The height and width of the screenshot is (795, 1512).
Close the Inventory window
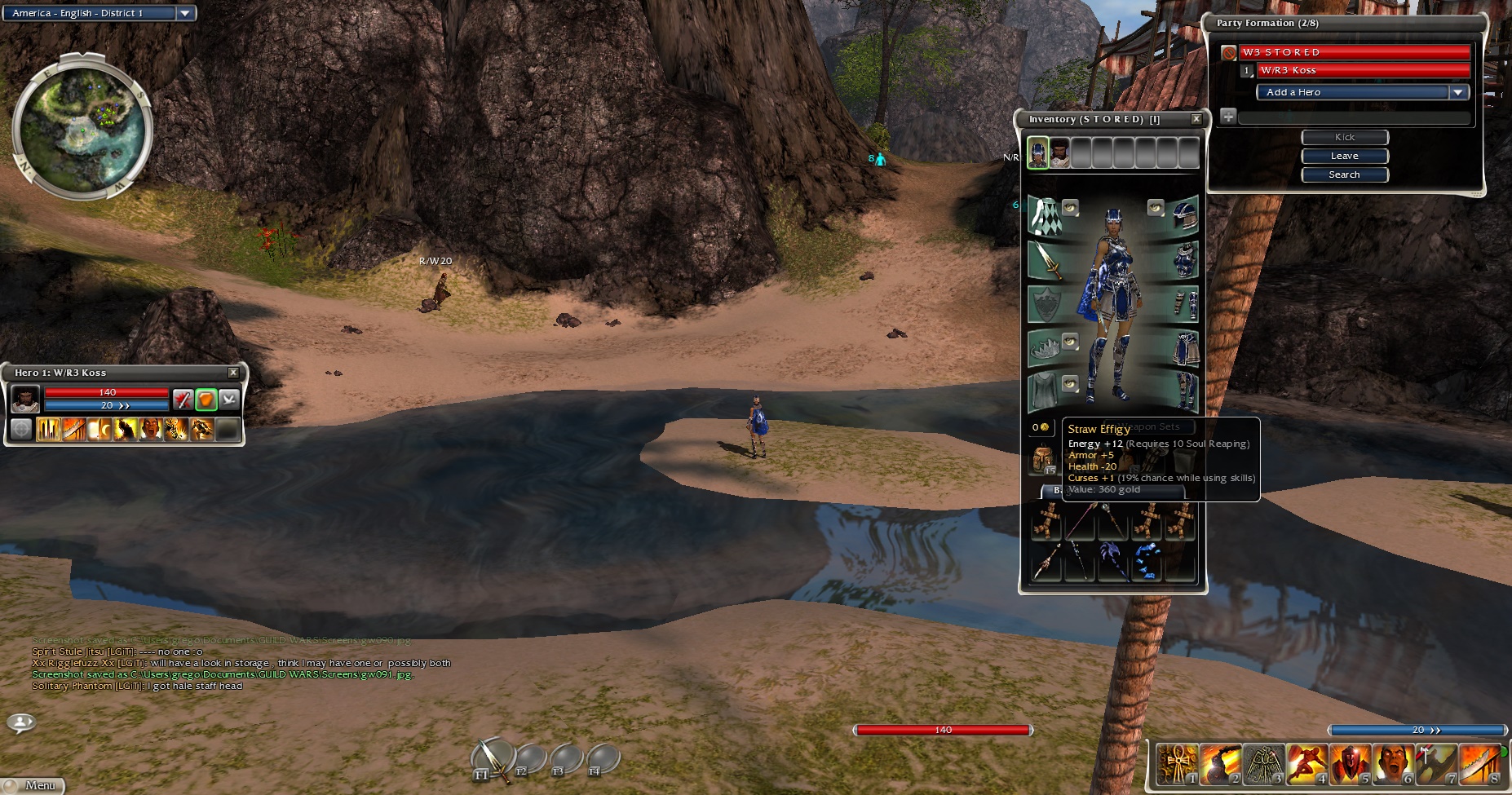click(x=1196, y=119)
